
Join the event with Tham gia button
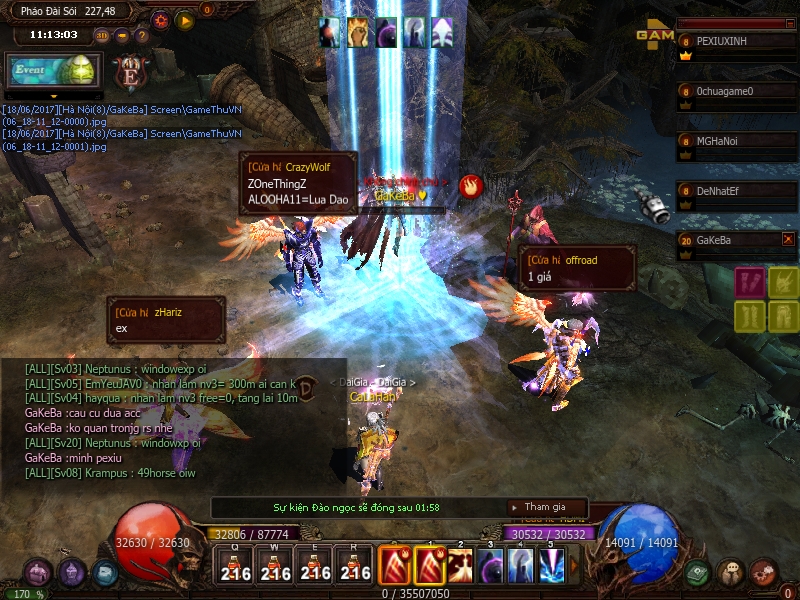545,507
